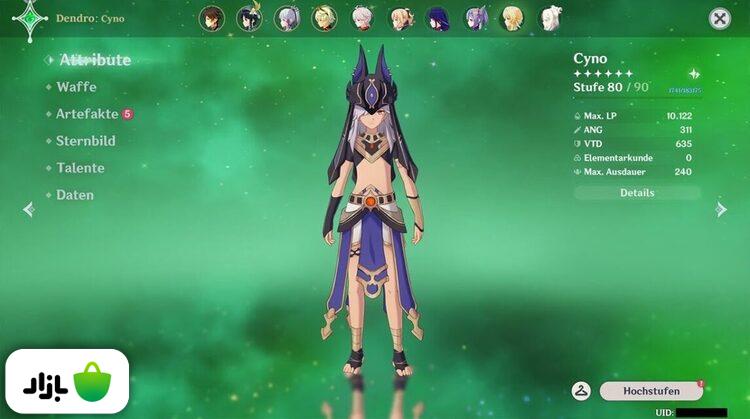Close the character screen
Screen dimensions: 750x419
tap(719, 18)
